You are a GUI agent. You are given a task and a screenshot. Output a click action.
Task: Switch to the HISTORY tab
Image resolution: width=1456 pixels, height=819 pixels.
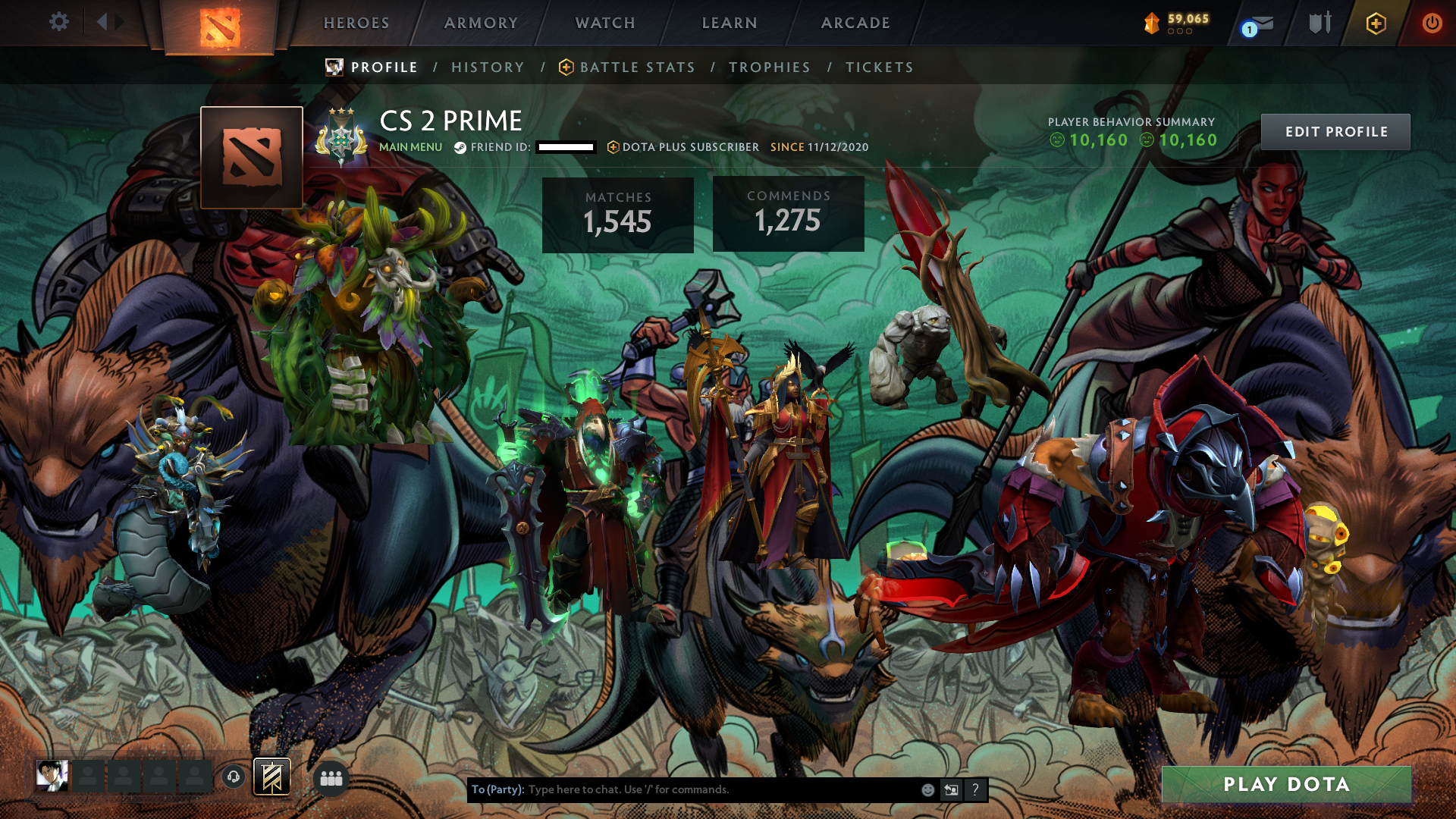pyautogui.click(x=488, y=67)
